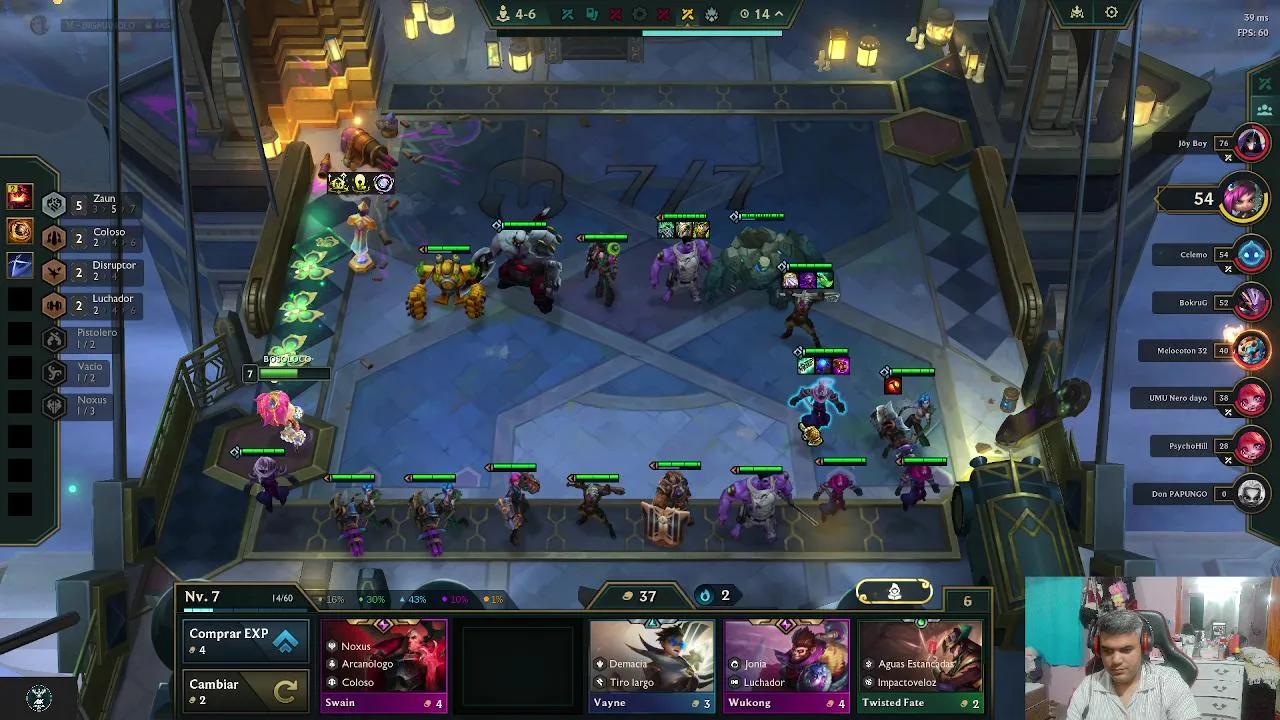Open the settings gear icon

tap(1111, 13)
